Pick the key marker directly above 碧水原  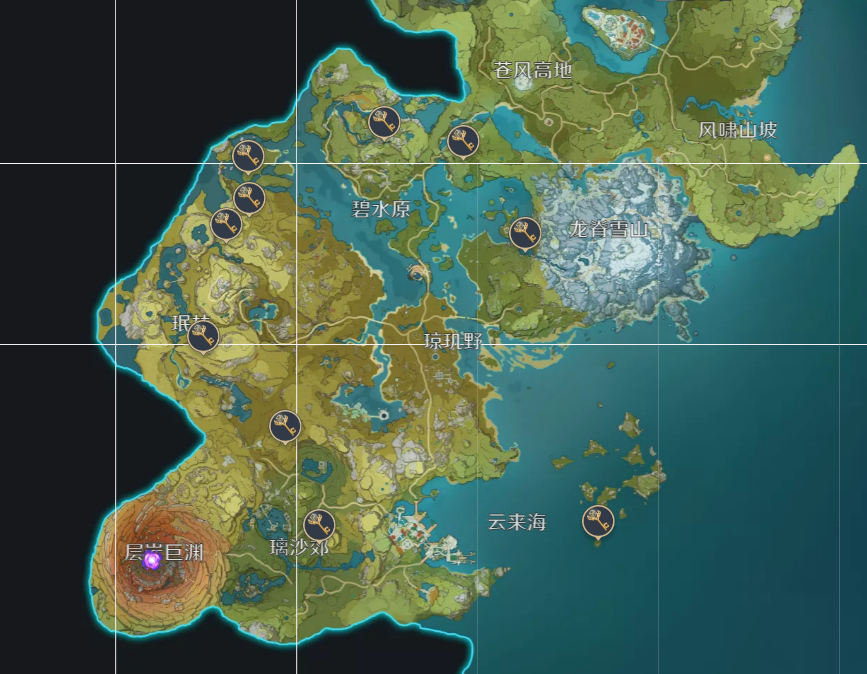coord(385,122)
